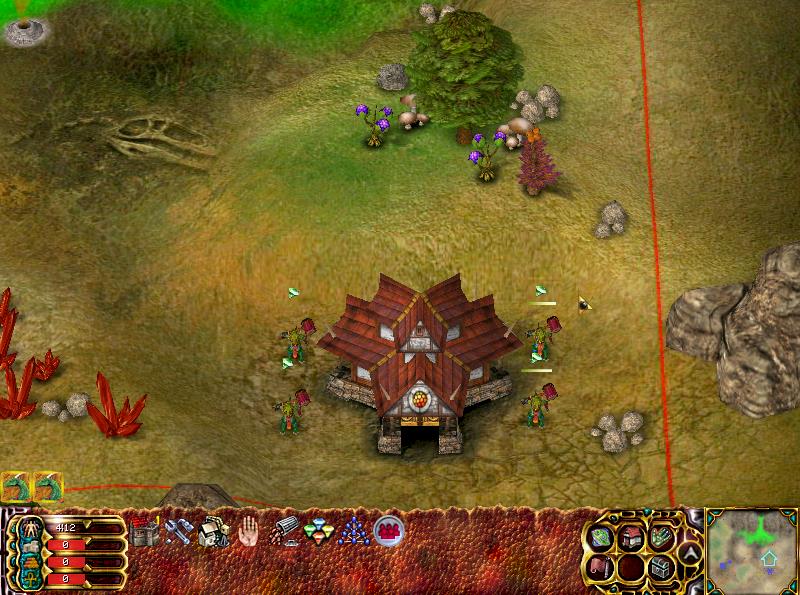Select the red-roofed house button
This screenshot has width=800, height=595.
(631, 539)
